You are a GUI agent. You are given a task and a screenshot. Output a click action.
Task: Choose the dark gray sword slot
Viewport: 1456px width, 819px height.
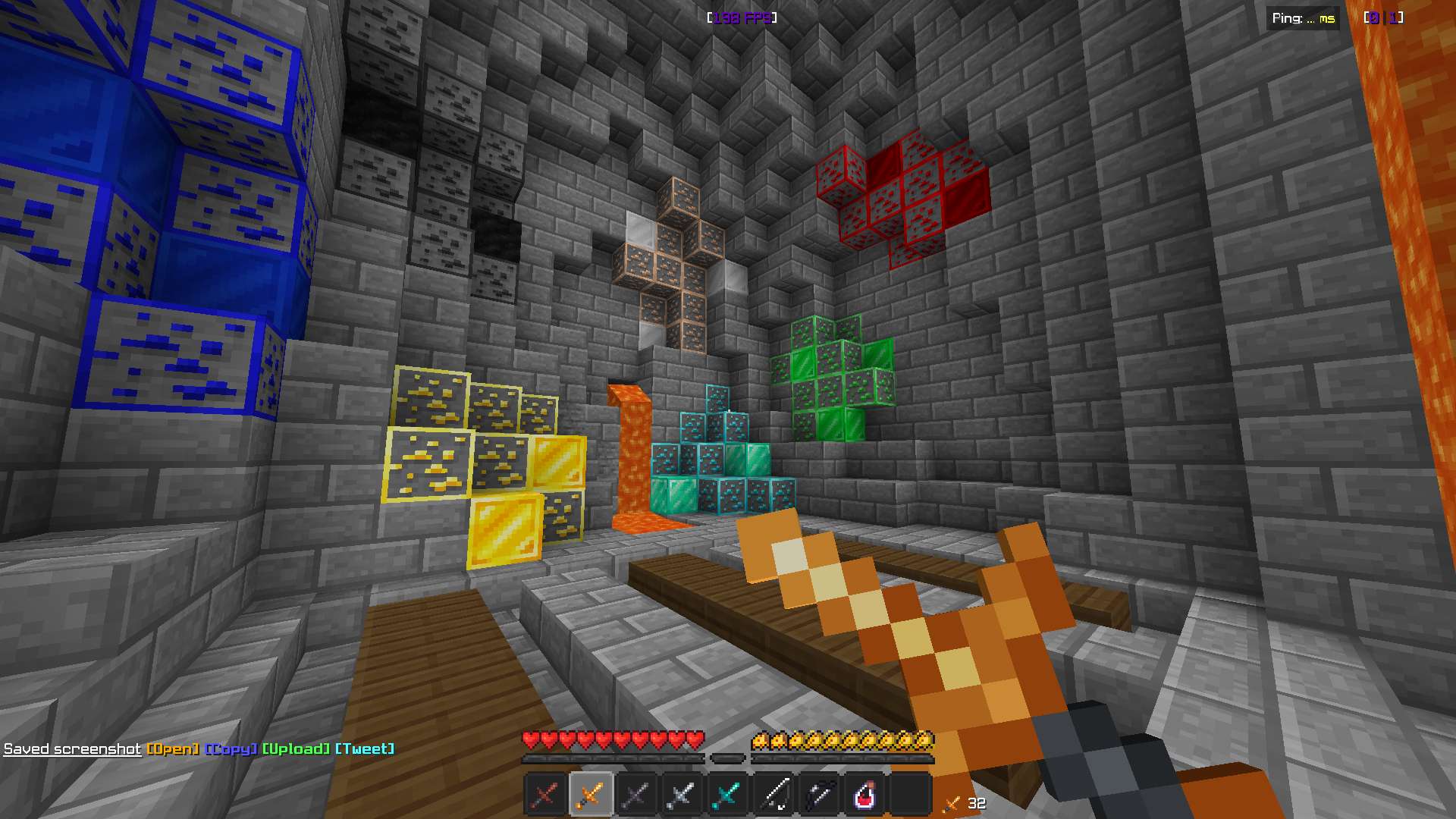tap(636, 794)
